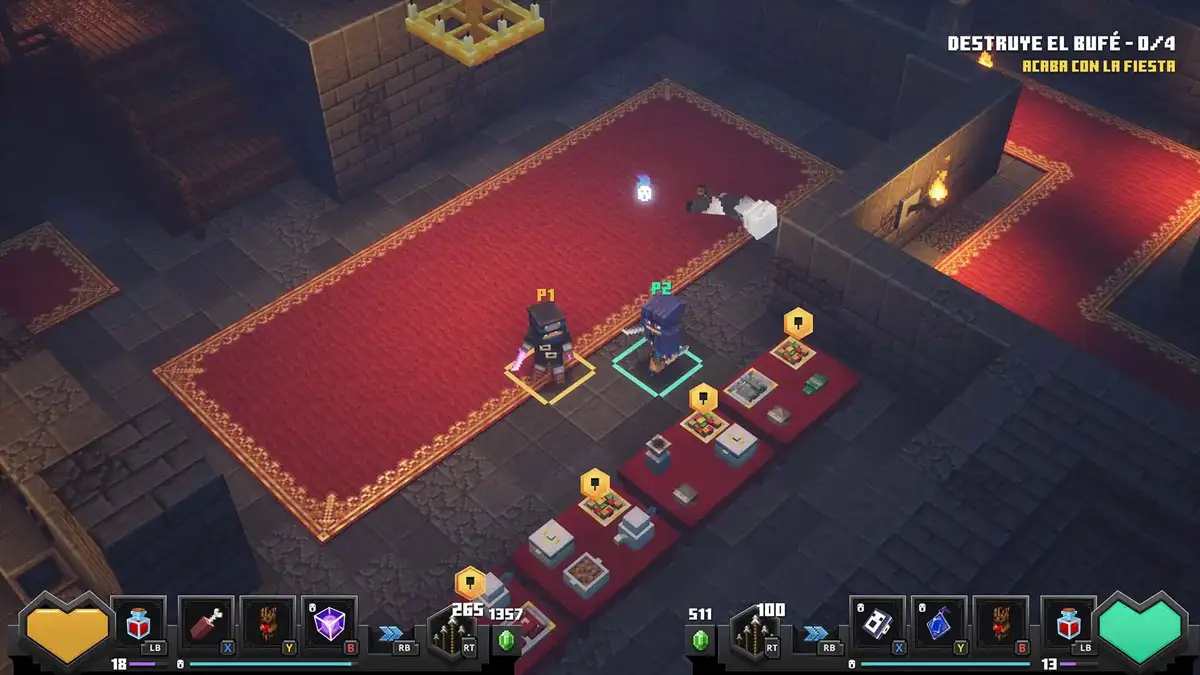Activate player one's wooden totem artifact

(x=268, y=625)
